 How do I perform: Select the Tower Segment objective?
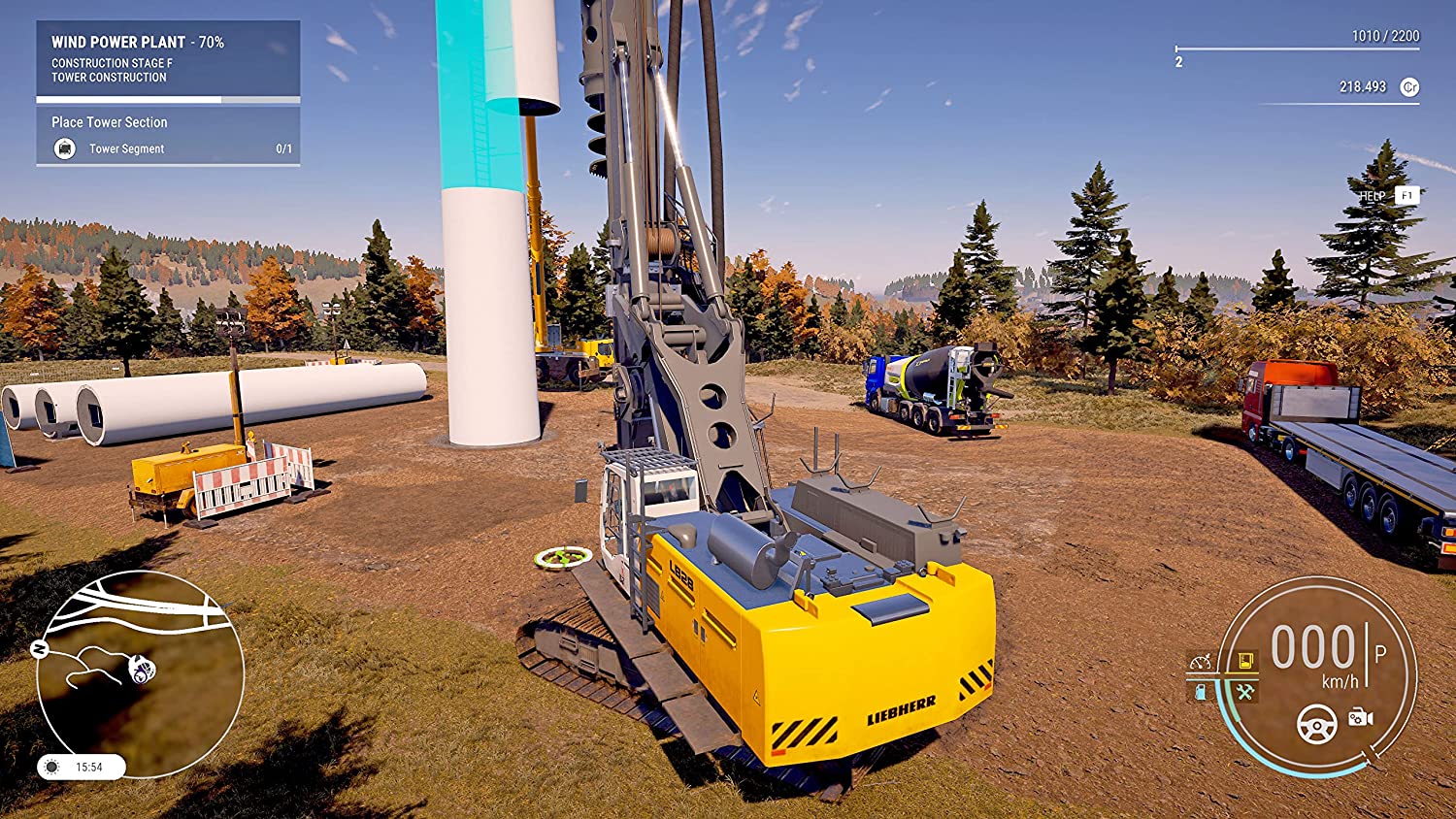[x=126, y=148]
